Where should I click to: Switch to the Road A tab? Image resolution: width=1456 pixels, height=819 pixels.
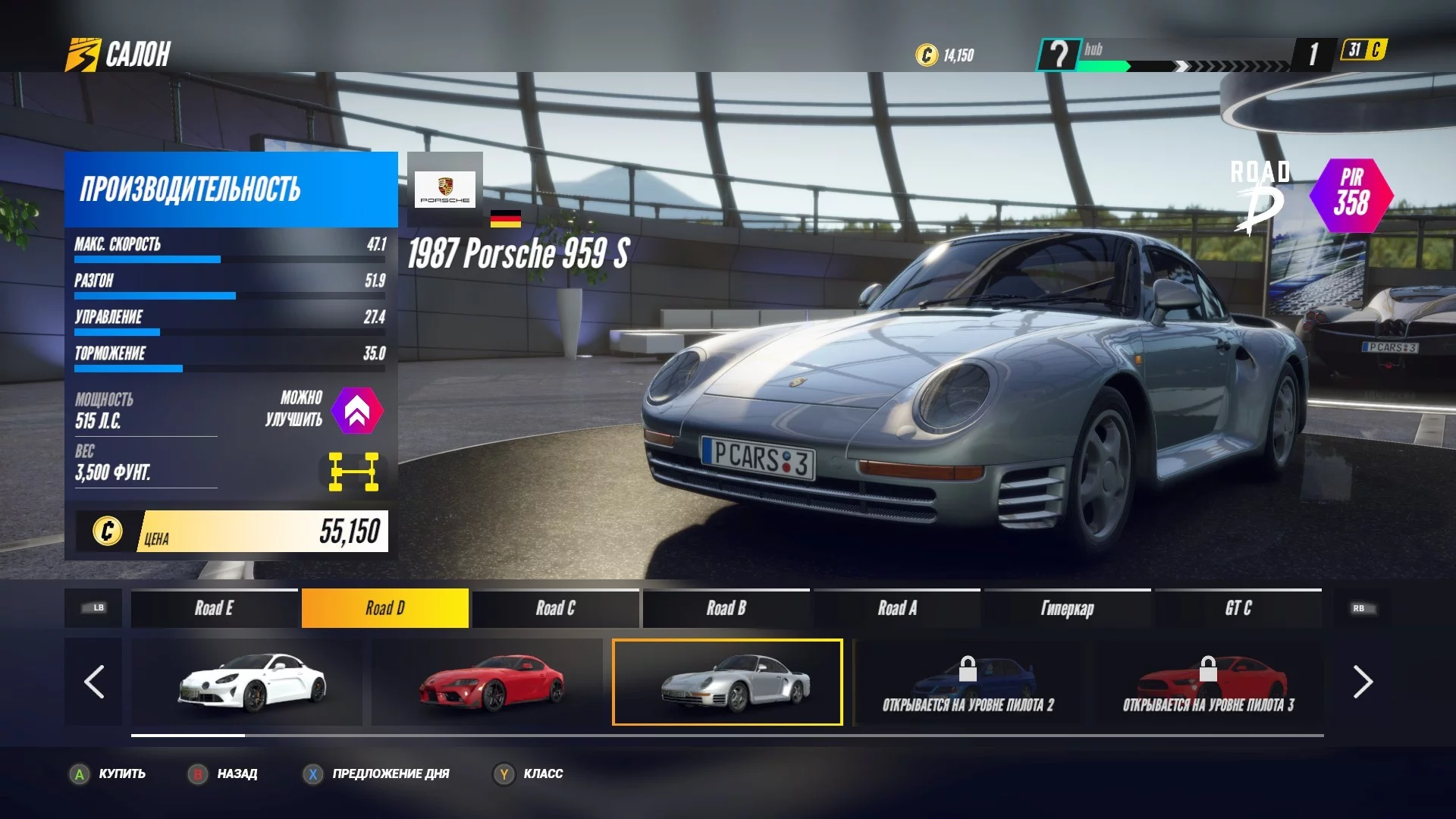pyautogui.click(x=896, y=608)
